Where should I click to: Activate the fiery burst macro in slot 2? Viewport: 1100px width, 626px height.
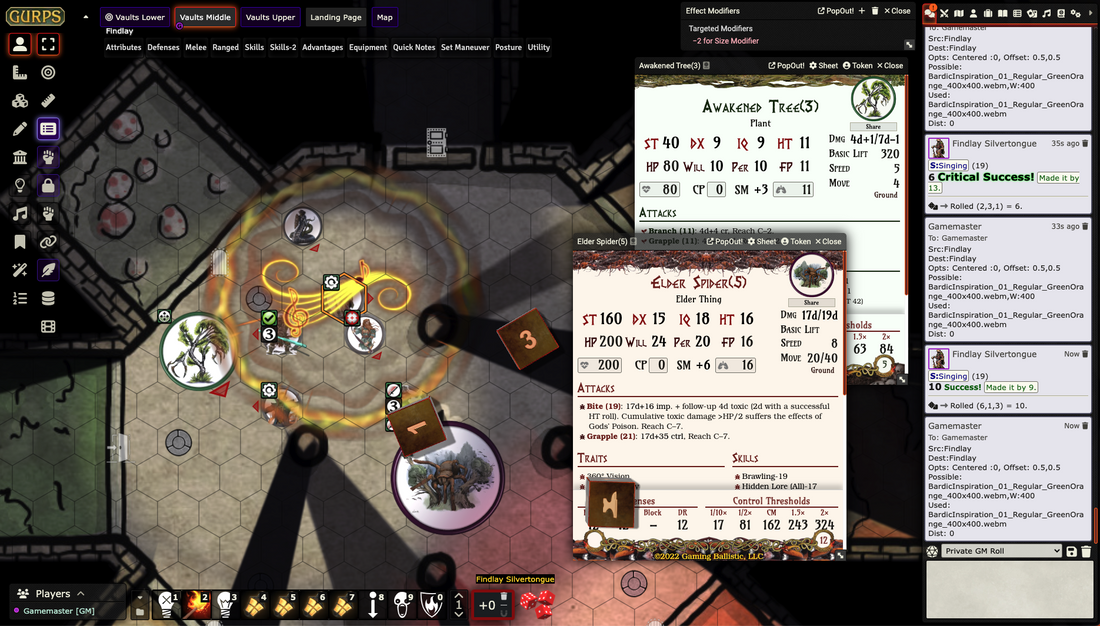(197, 604)
